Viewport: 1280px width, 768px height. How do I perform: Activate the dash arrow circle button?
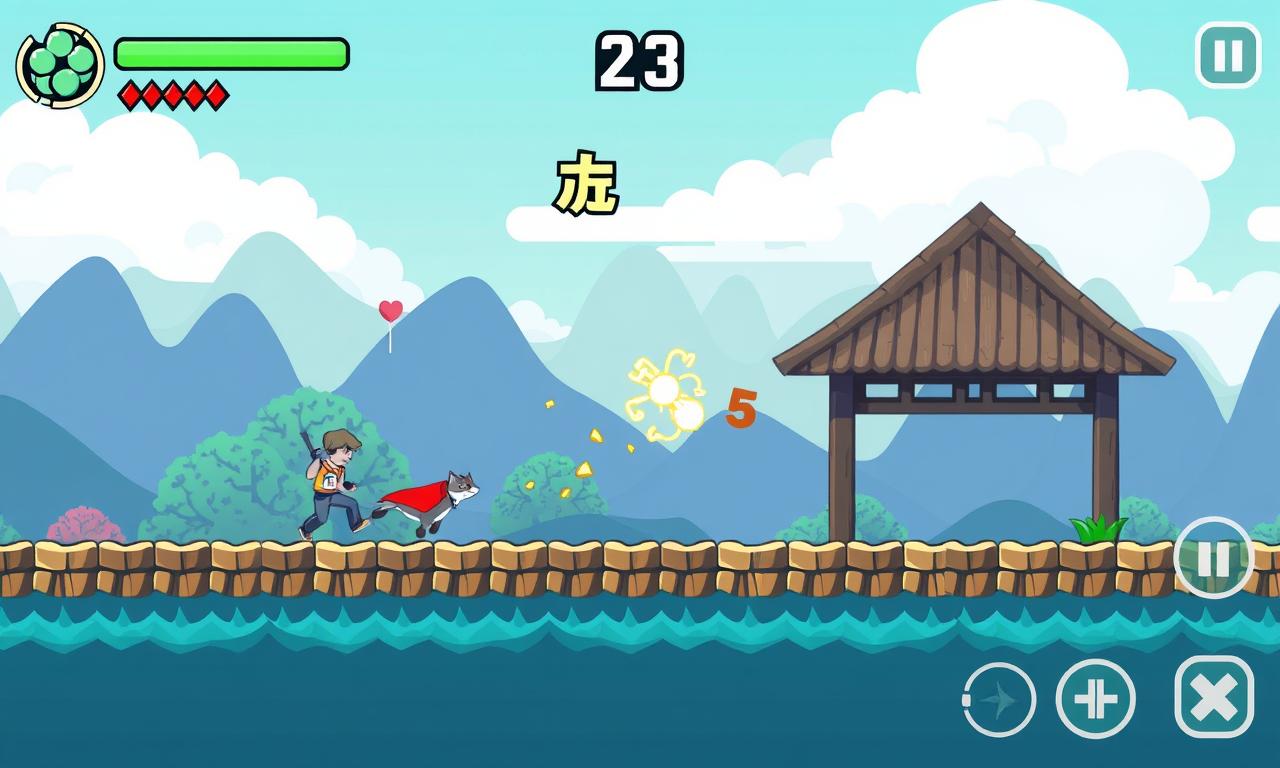[998, 700]
